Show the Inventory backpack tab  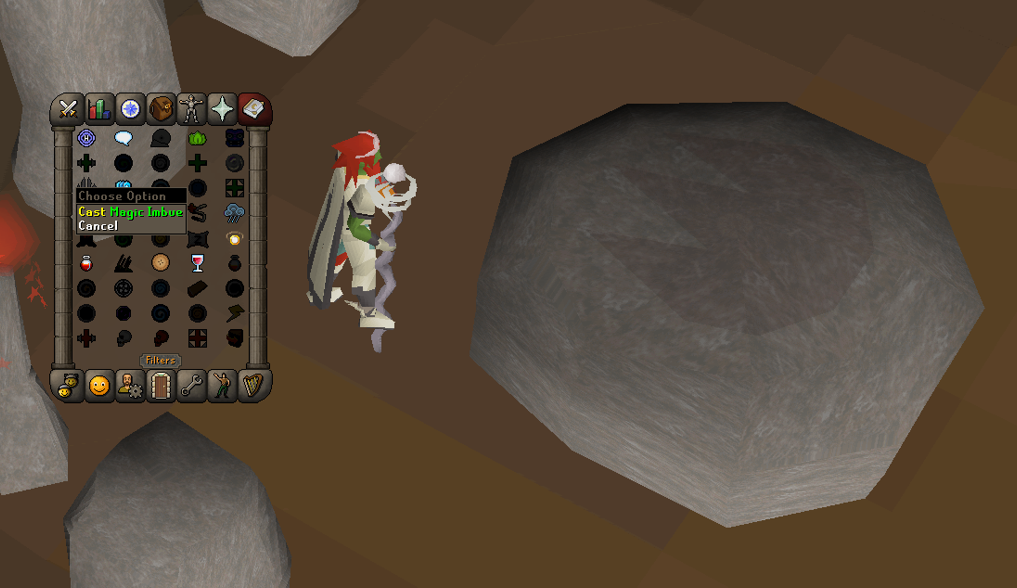pyautogui.click(x=161, y=108)
